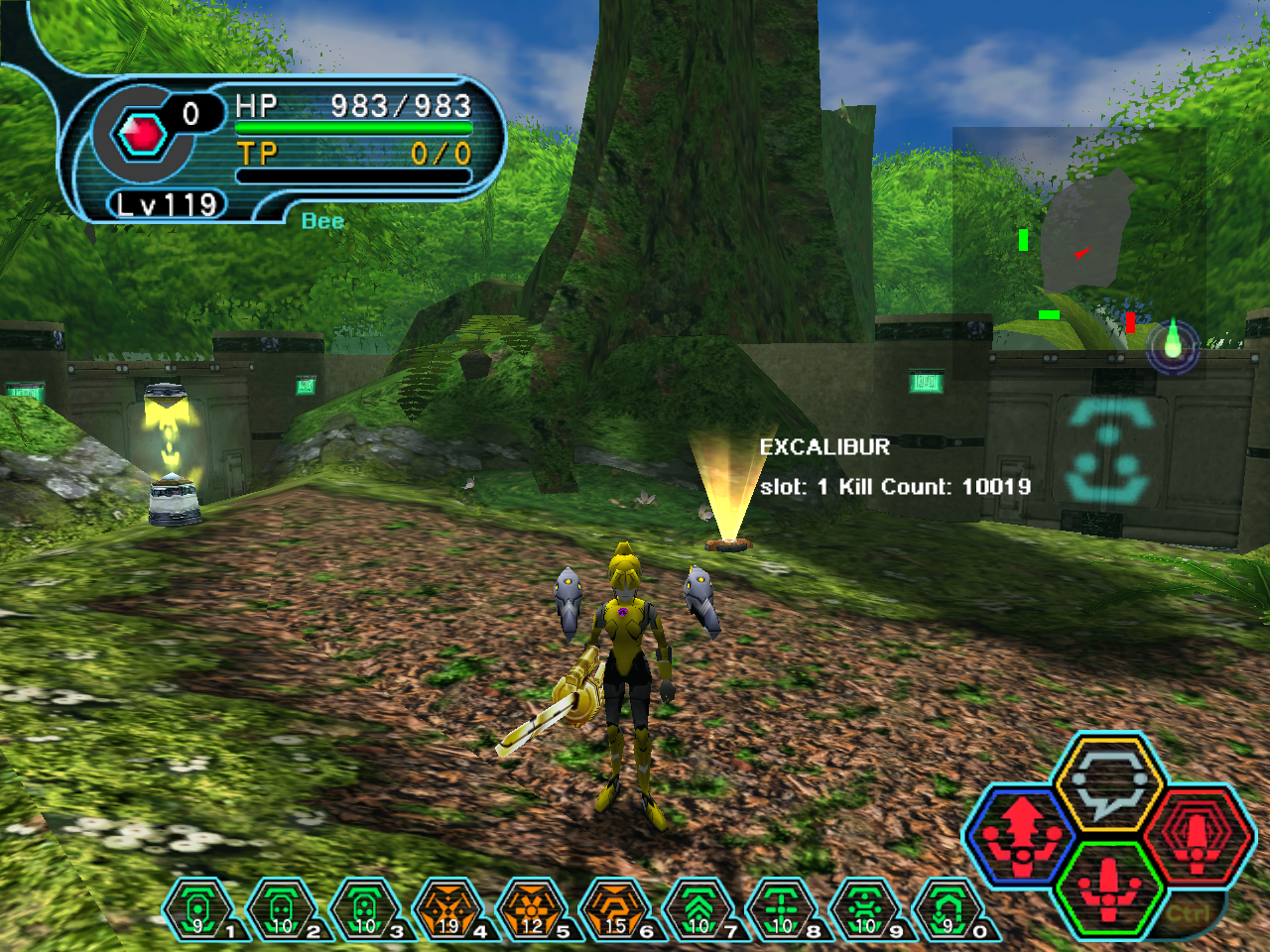Use the item in hotbar slot 2
The width and height of the screenshot is (1270, 952).
pyautogui.click(x=282, y=908)
